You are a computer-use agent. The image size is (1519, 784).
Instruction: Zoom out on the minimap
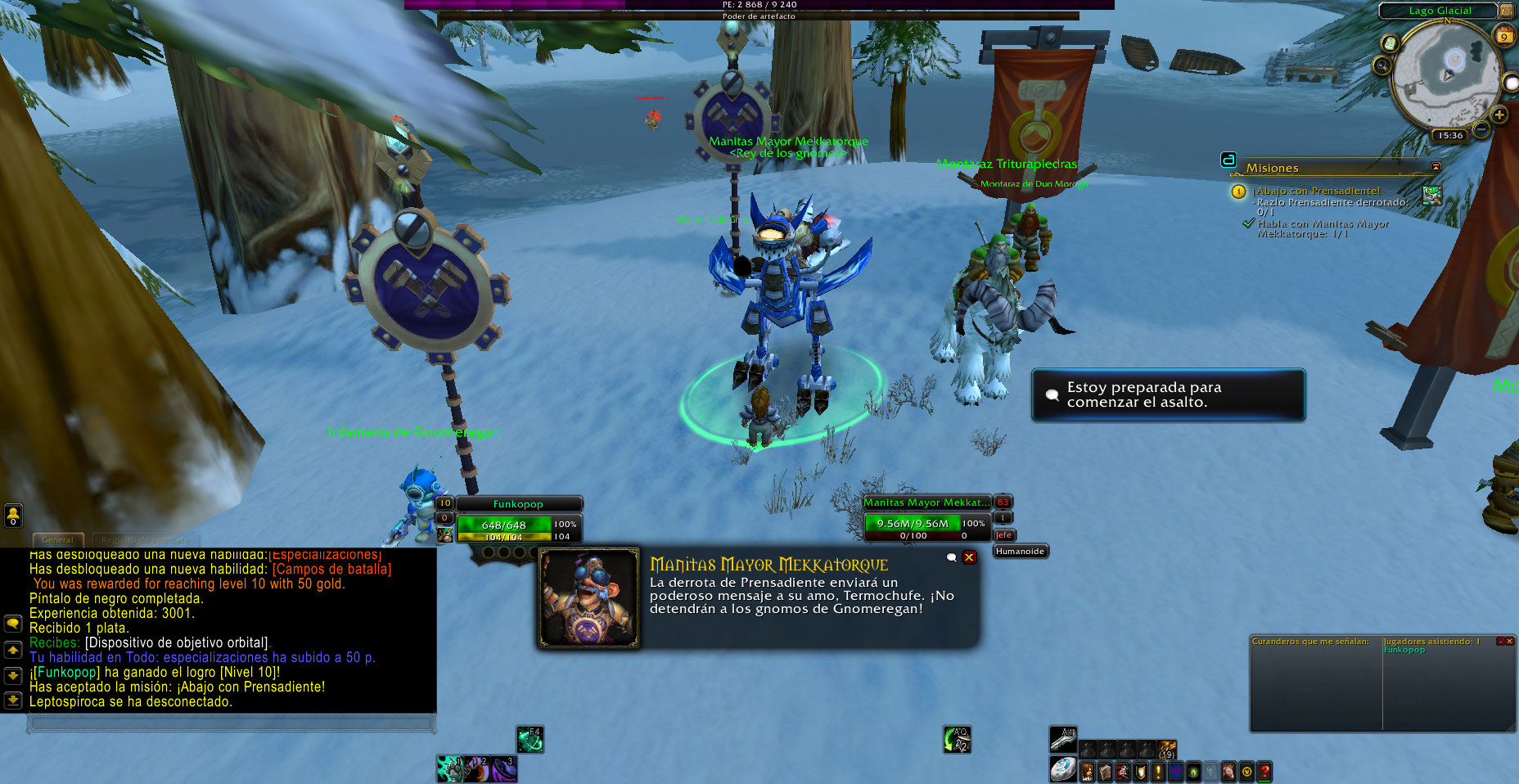(x=1481, y=129)
